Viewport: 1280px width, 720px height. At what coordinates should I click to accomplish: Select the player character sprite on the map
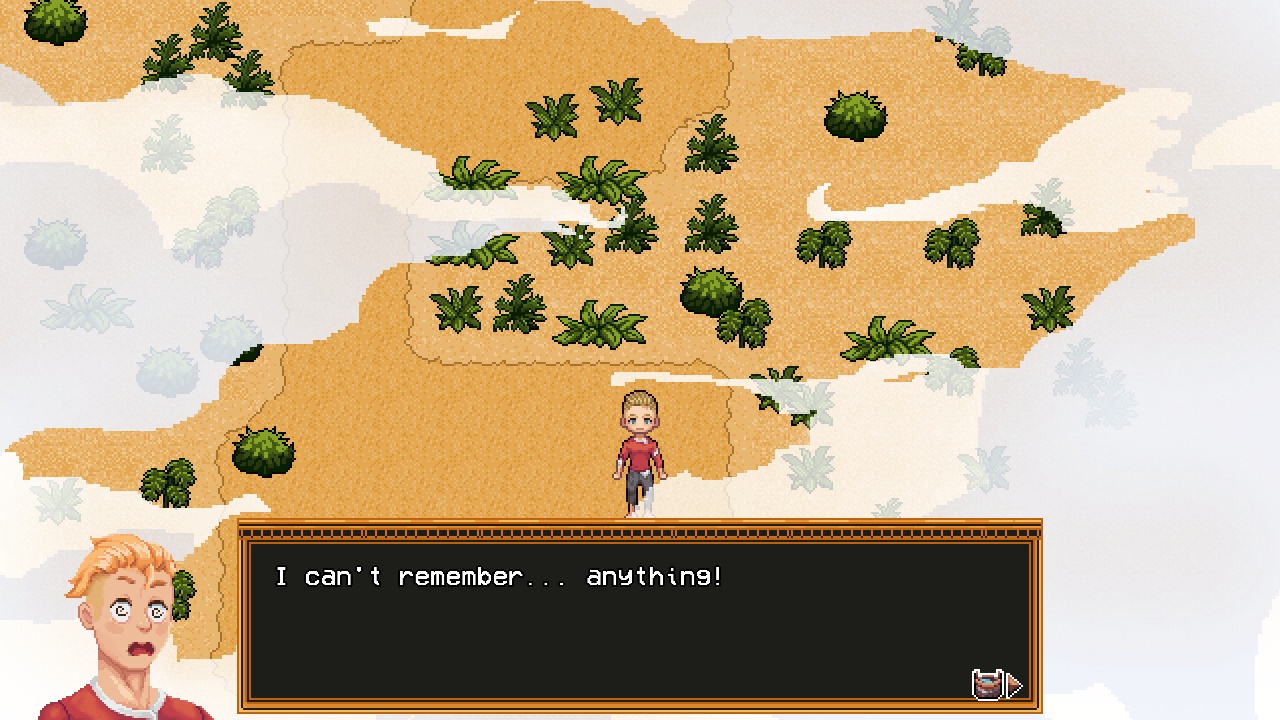pyautogui.click(x=640, y=450)
